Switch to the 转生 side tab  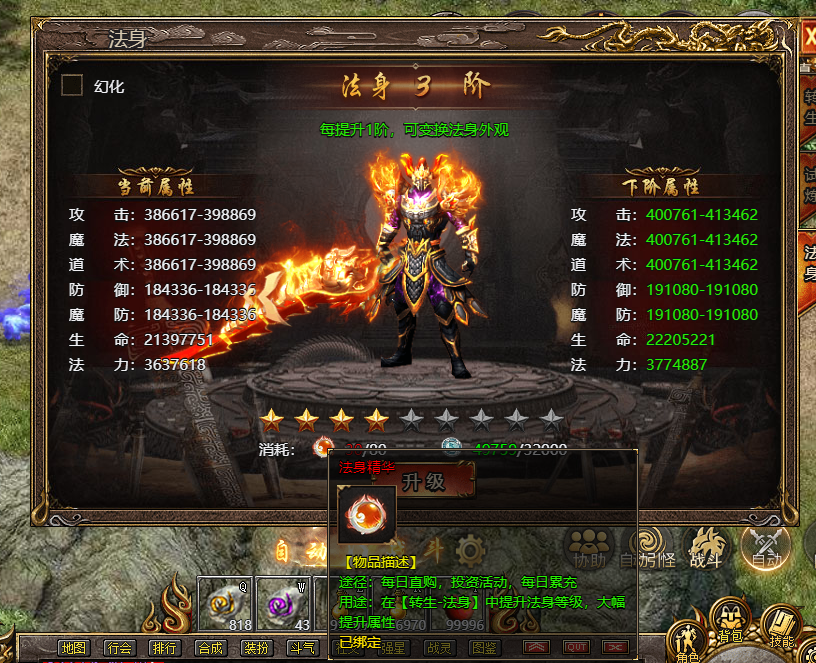809,108
